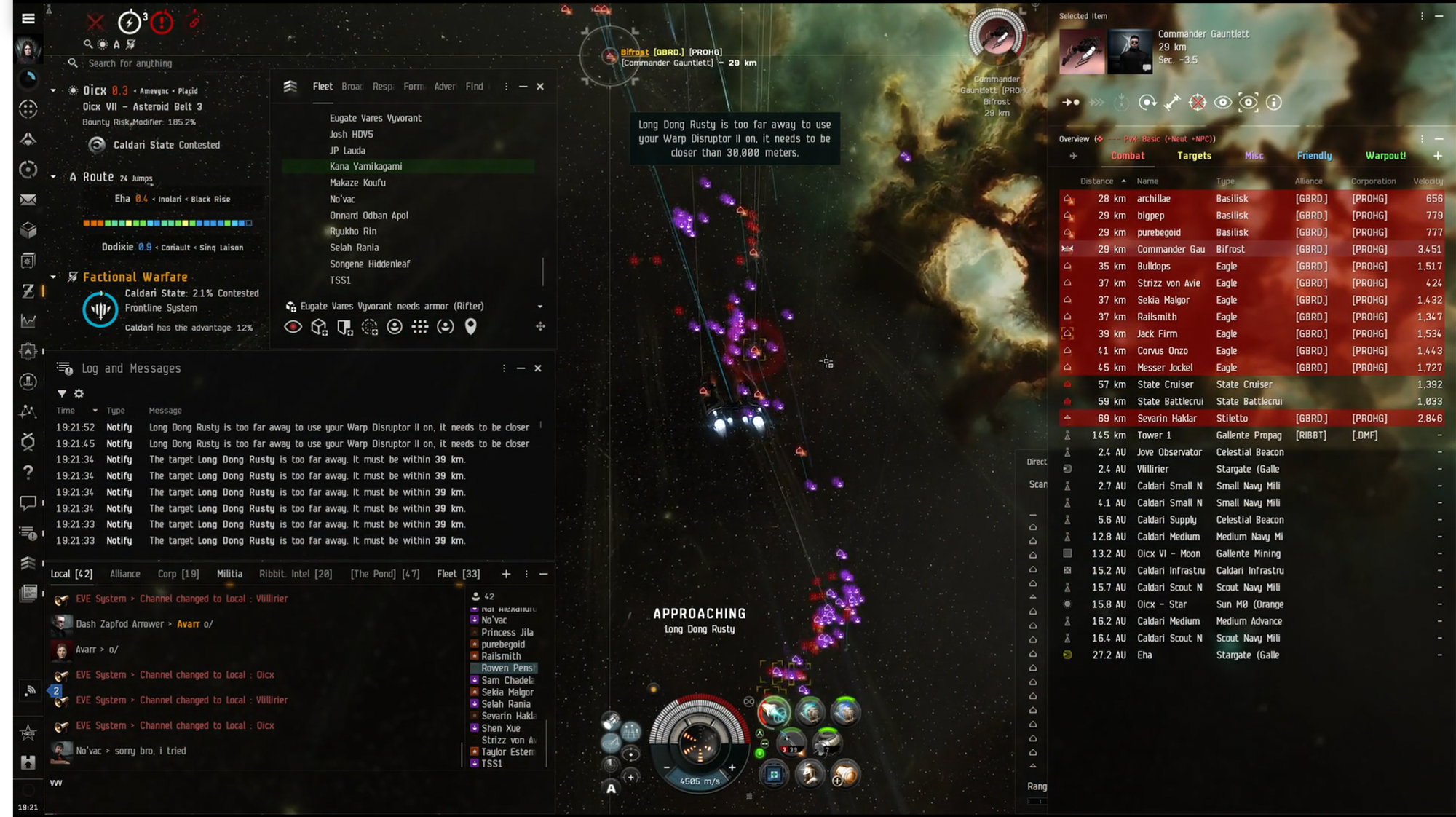Open the Militia chat tab

point(229,574)
